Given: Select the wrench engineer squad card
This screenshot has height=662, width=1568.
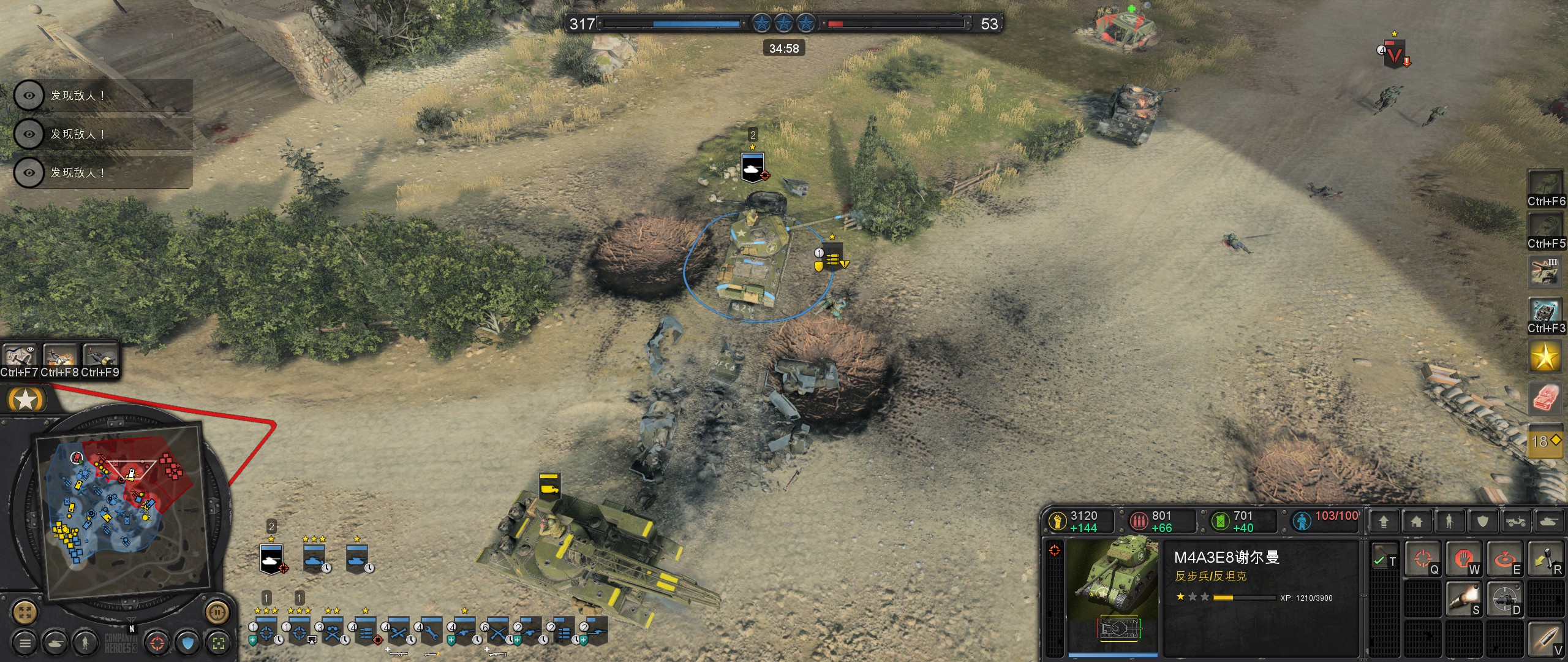Looking at the screenshot, I should click(431, 631).
